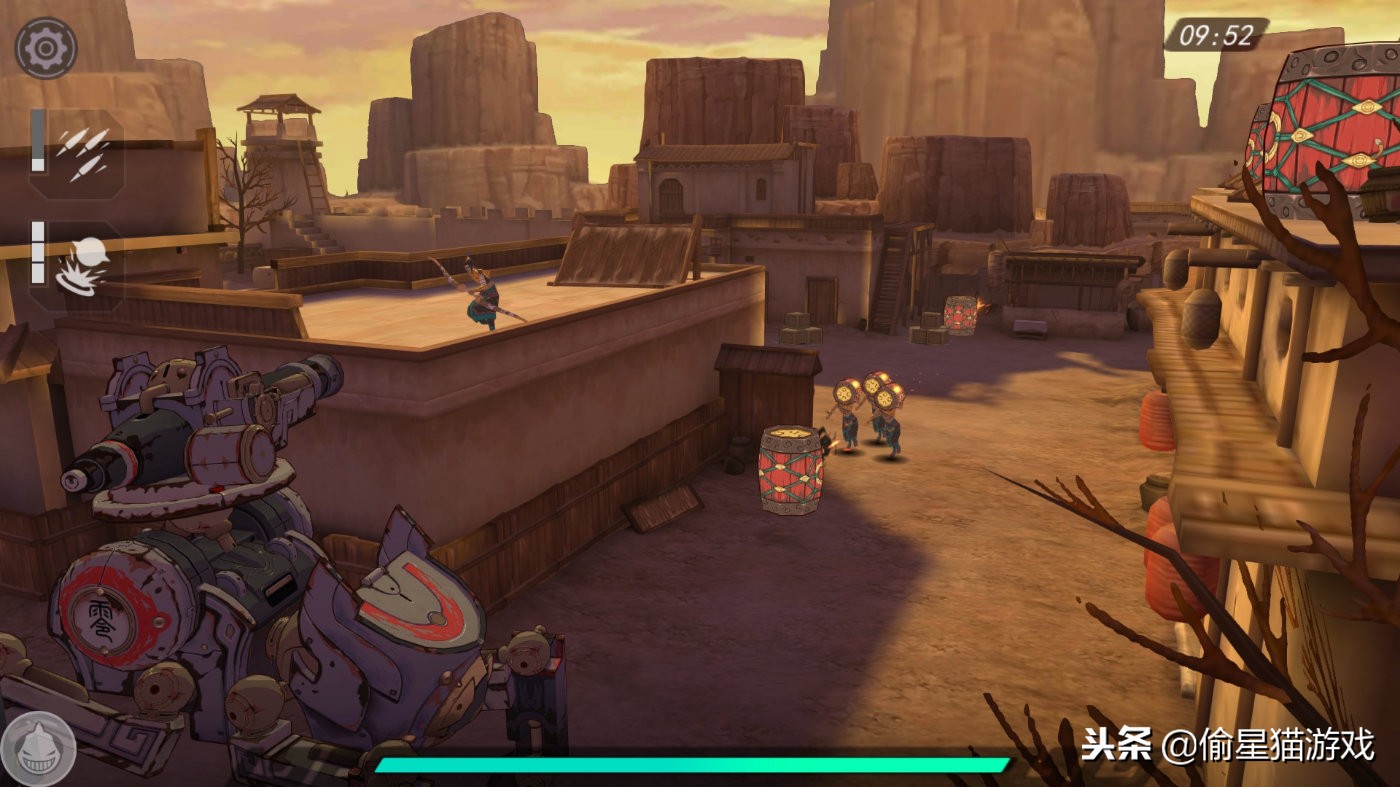Open the gear settings menu
The width and height of the screenshot is (1400, 787).
click(46, 48)
